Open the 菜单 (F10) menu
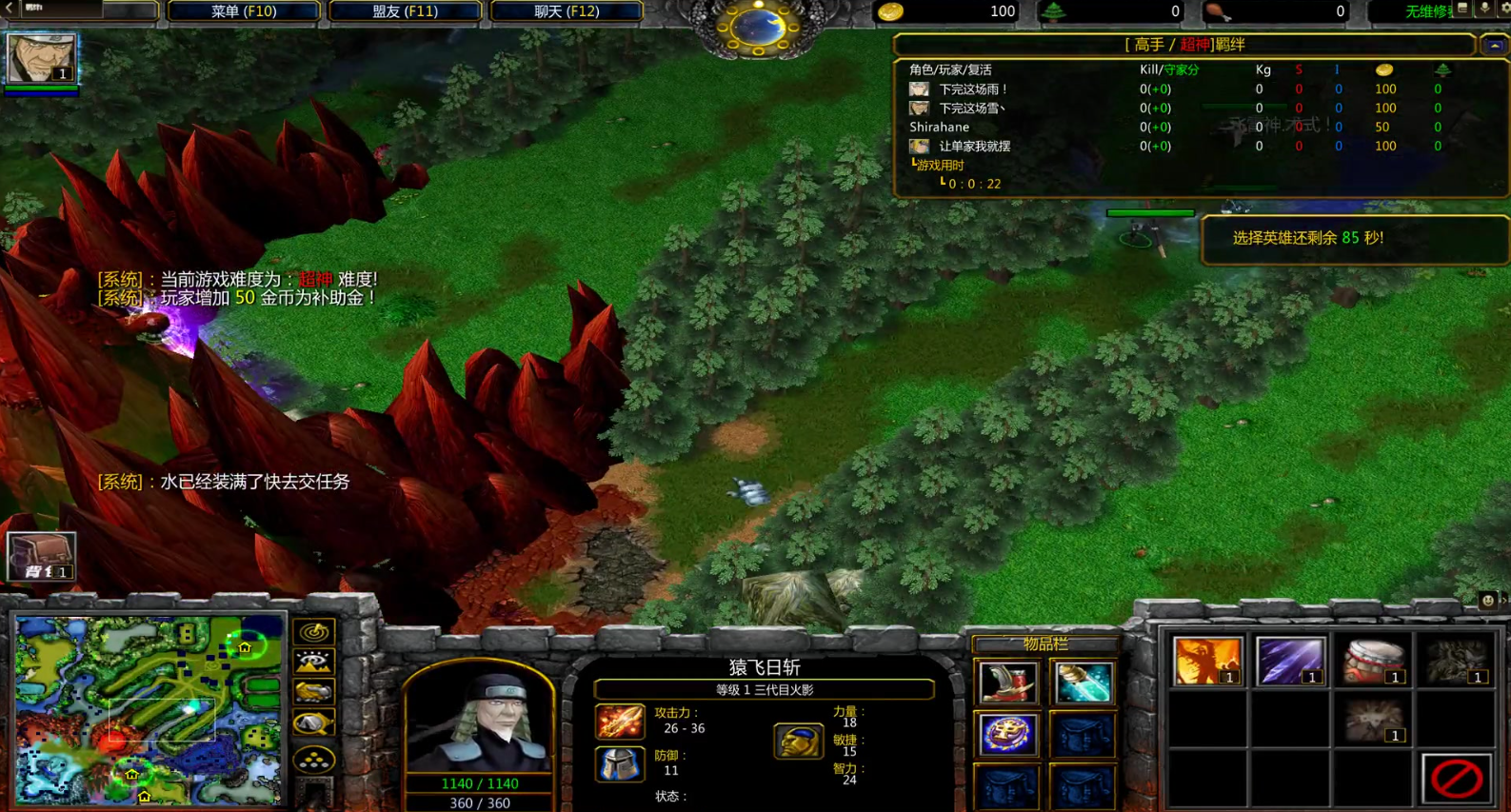1511x812 pixels. (243, 11)
